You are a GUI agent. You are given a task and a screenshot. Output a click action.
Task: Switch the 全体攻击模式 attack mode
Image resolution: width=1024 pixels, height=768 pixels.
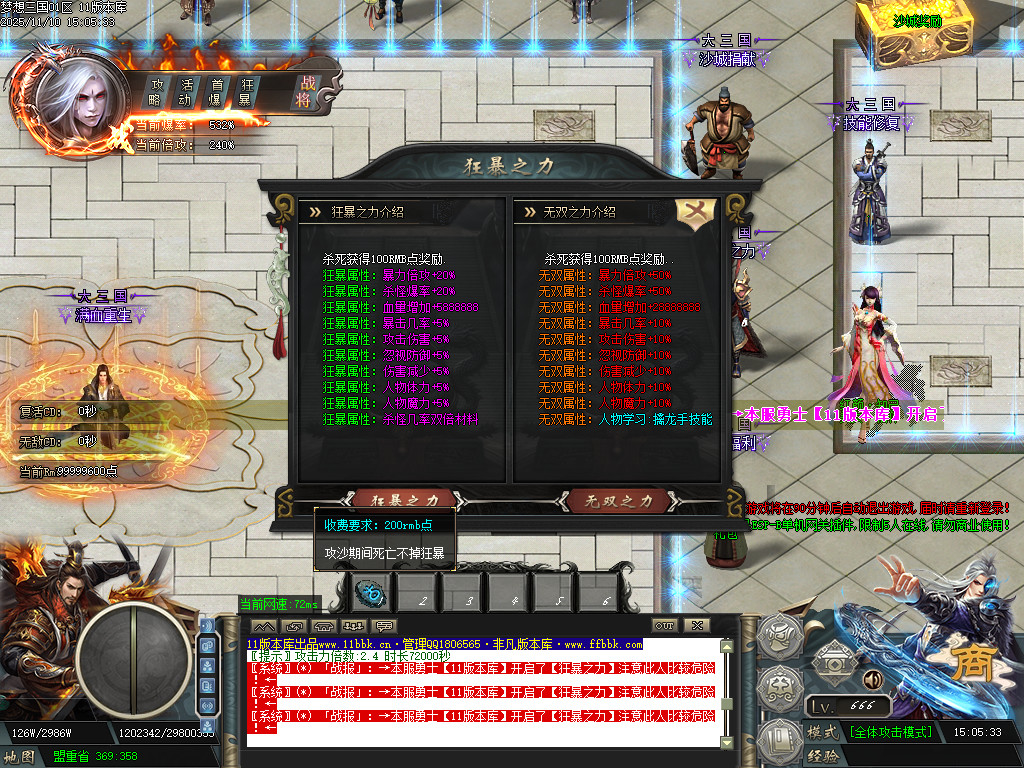[x=890, y=732]
